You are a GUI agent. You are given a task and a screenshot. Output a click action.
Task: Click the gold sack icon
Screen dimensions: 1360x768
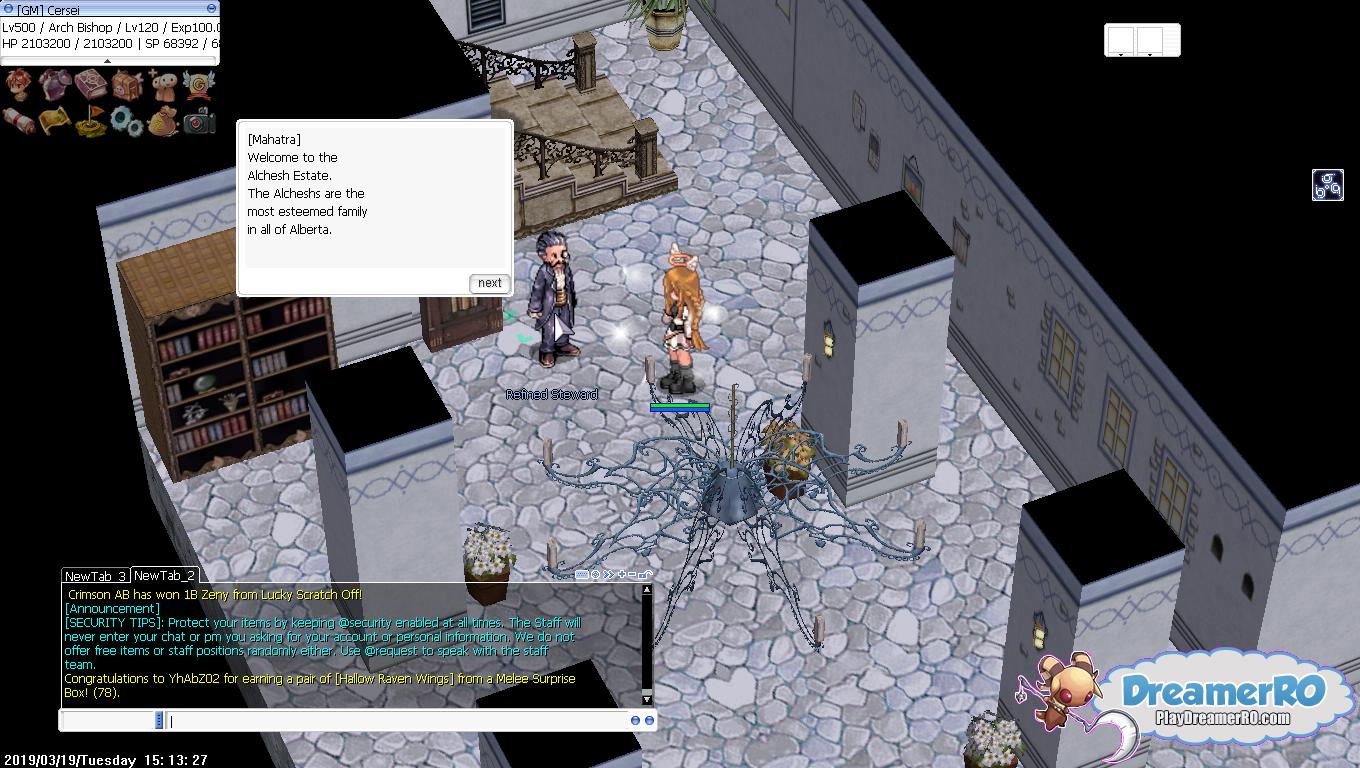pos(162,121)
